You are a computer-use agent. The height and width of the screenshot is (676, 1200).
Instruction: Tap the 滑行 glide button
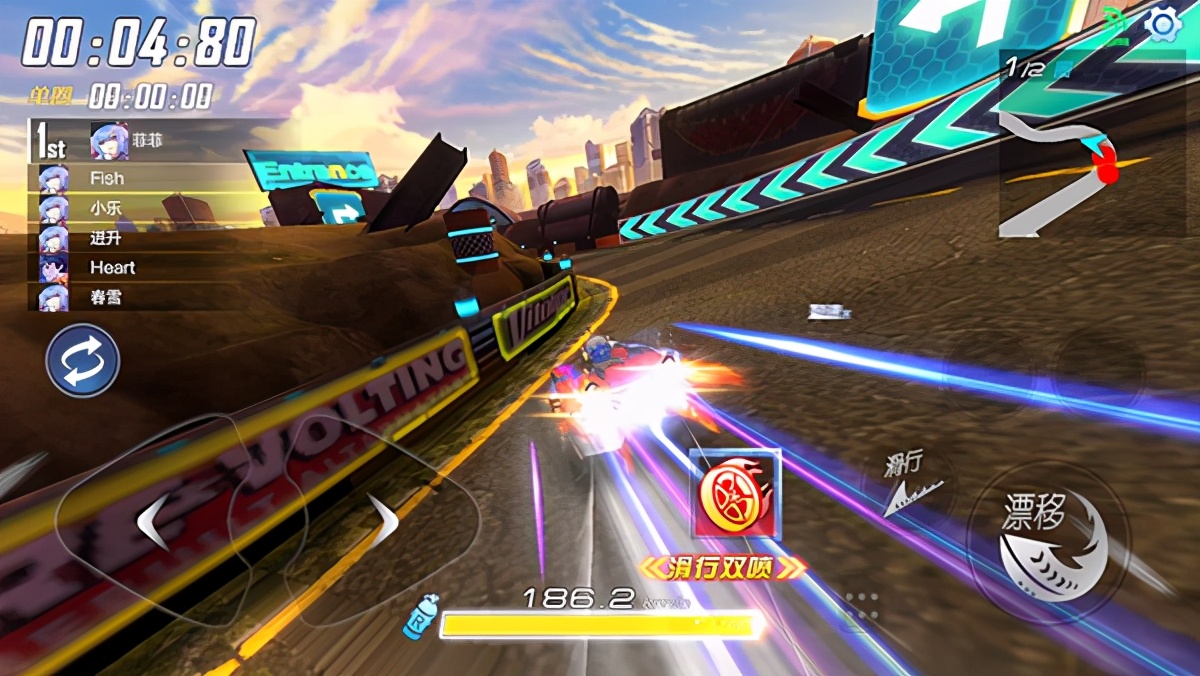[908, 487]
